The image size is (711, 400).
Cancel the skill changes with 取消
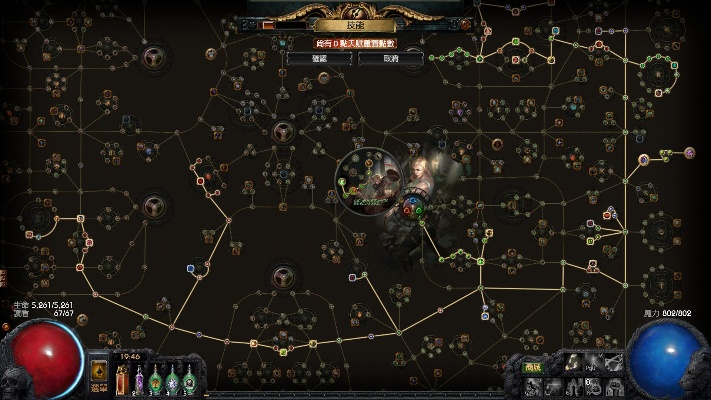391,59
